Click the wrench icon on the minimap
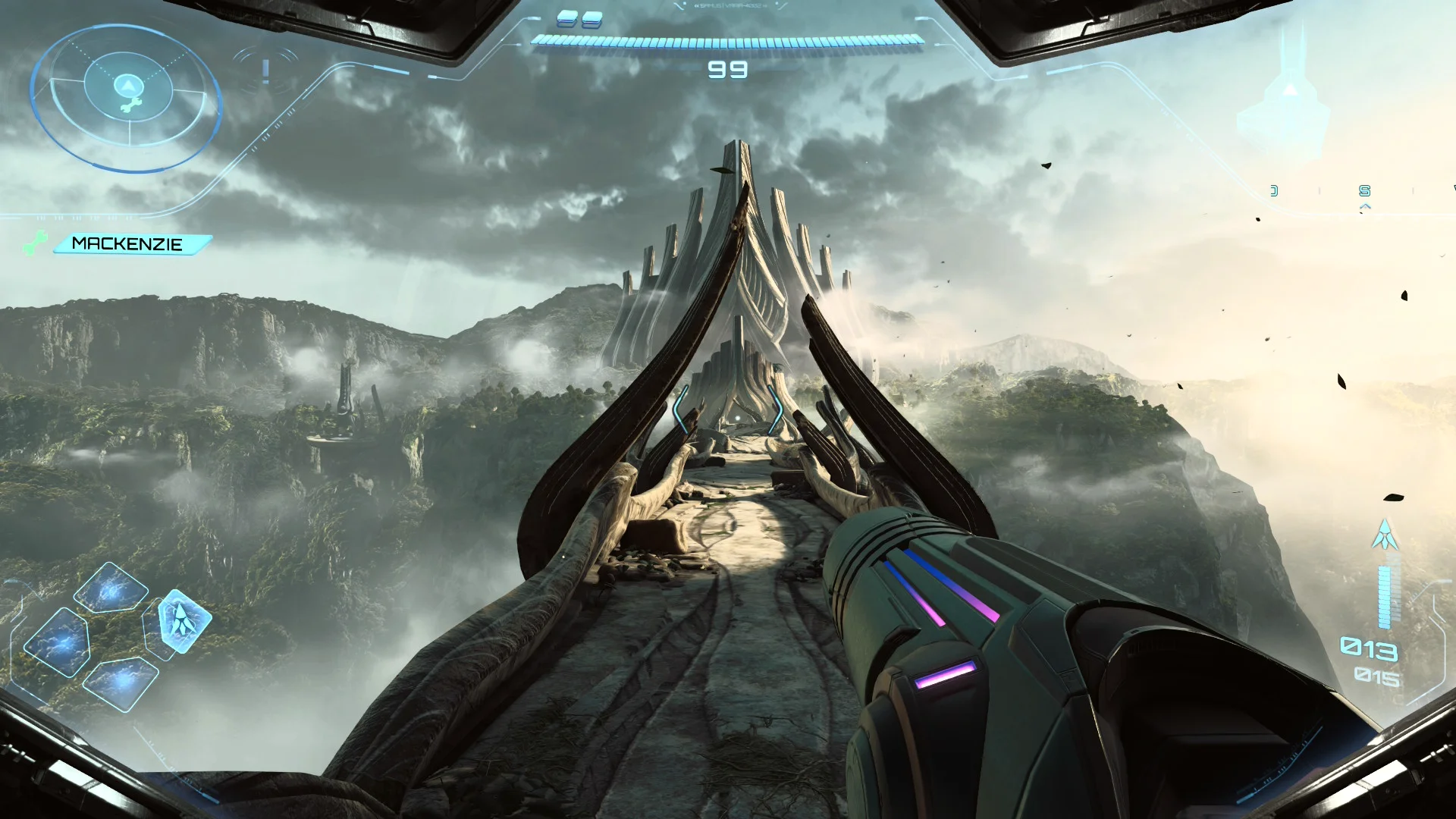The width and height of the screenshot is (1456, 819). pos(129,106)
